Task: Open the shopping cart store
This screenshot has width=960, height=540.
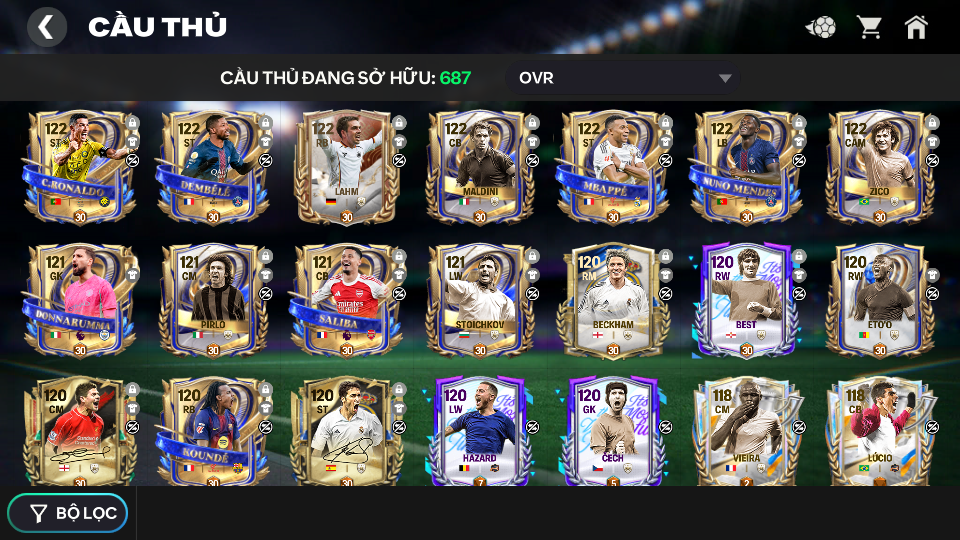Action: coord(869,27)
